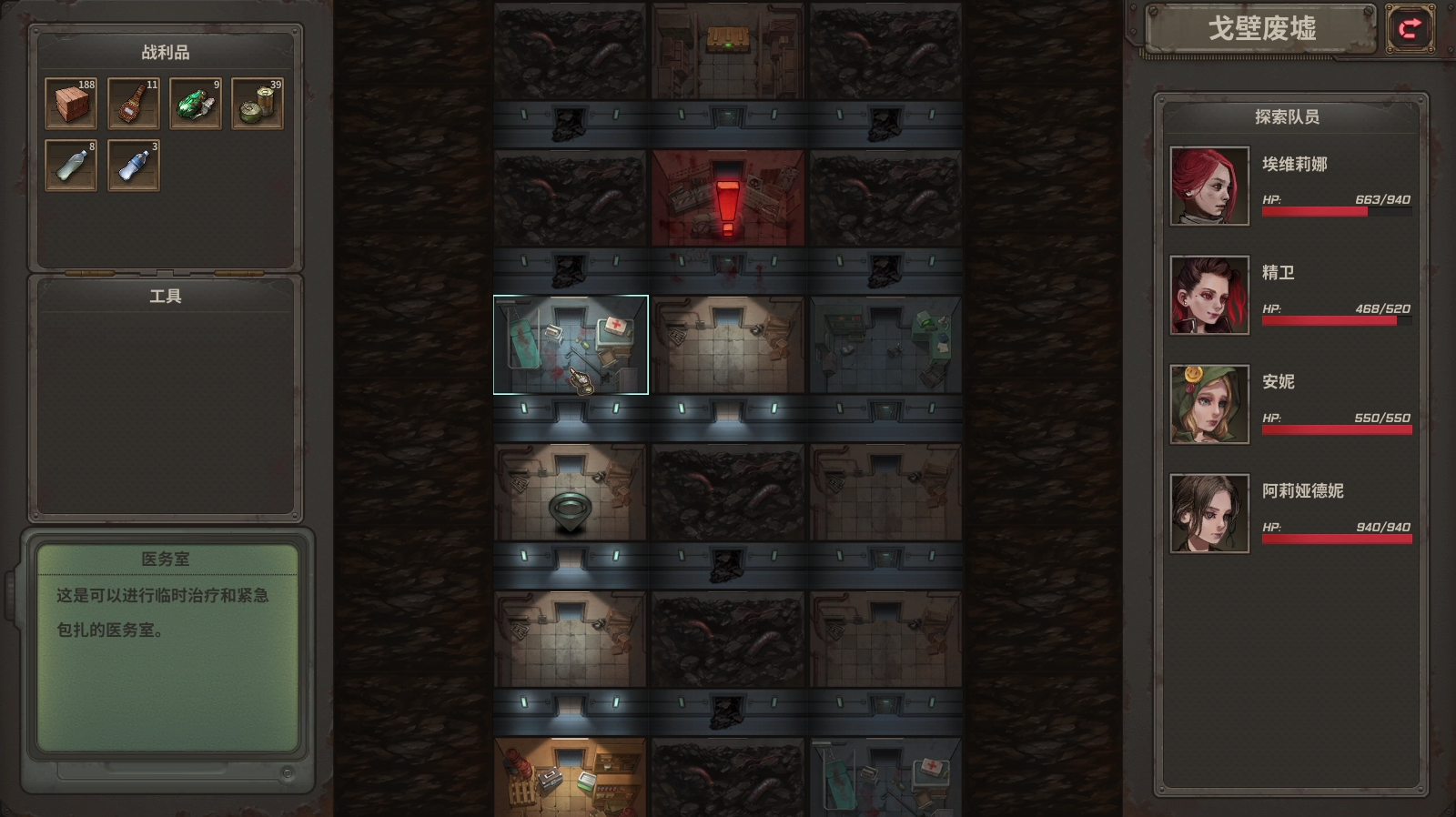Click the toilet room on the map
The width and height of the screenshot is (1456, 817).
tap(570, 491)
